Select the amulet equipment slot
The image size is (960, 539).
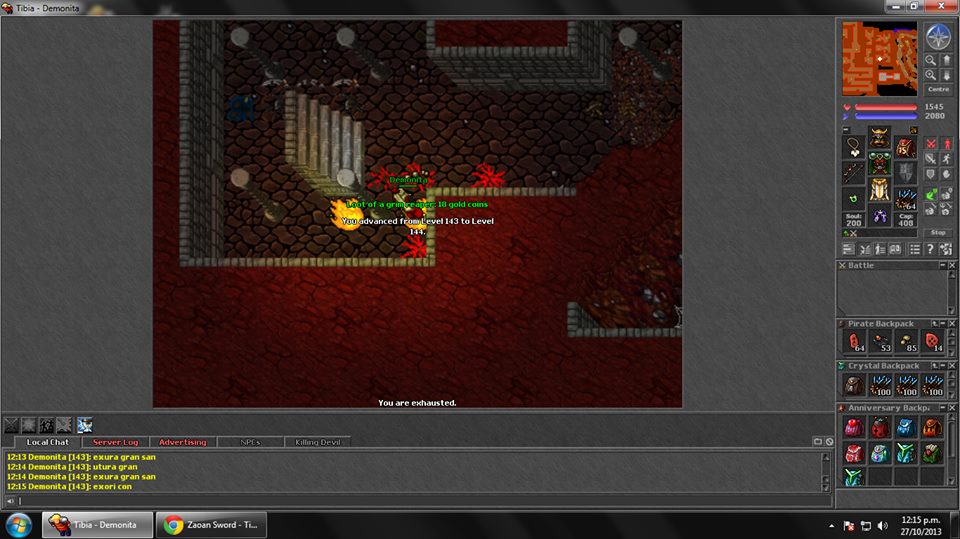point(854,147)
